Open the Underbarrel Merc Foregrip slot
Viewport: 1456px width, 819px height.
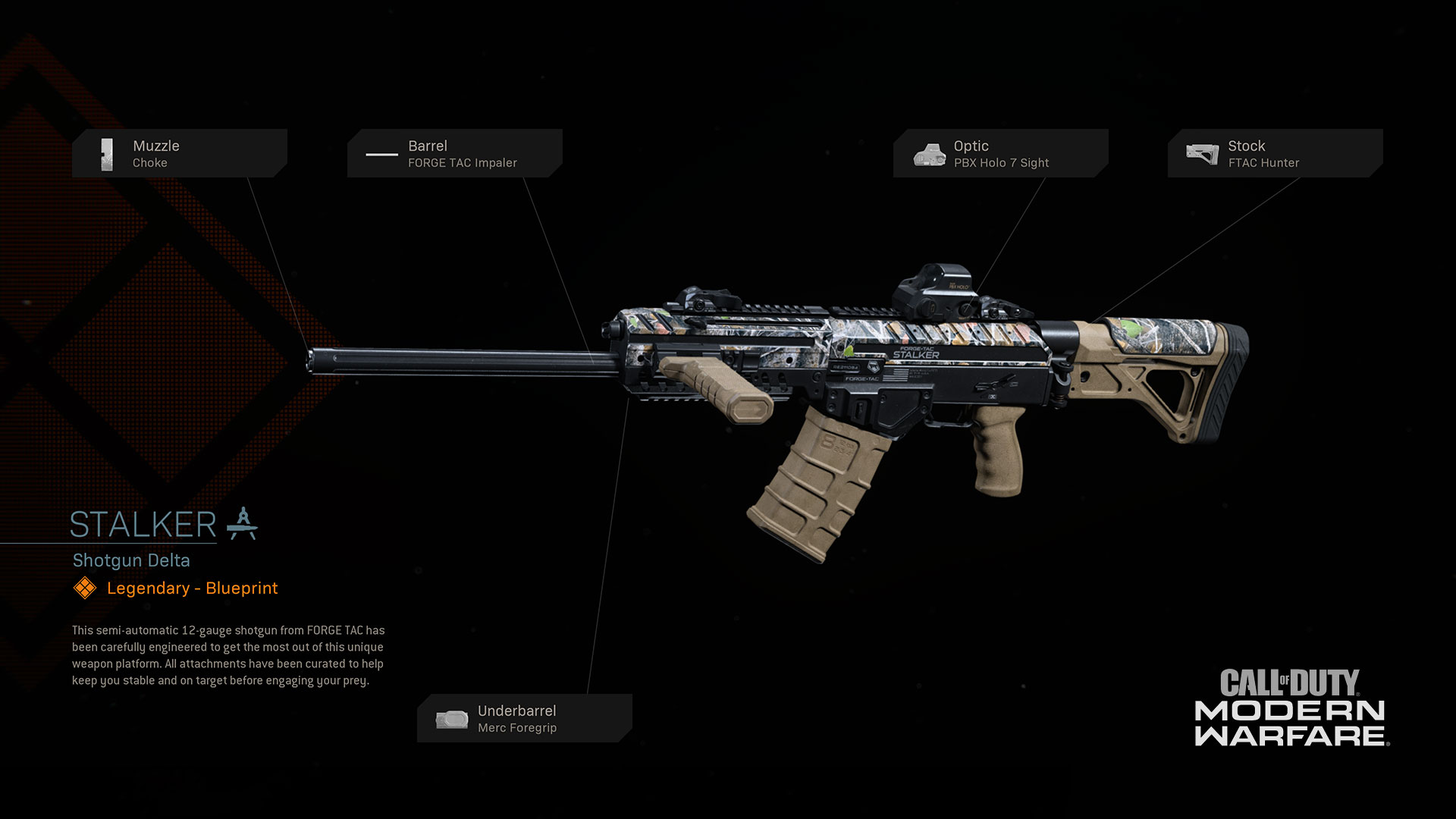524,718
